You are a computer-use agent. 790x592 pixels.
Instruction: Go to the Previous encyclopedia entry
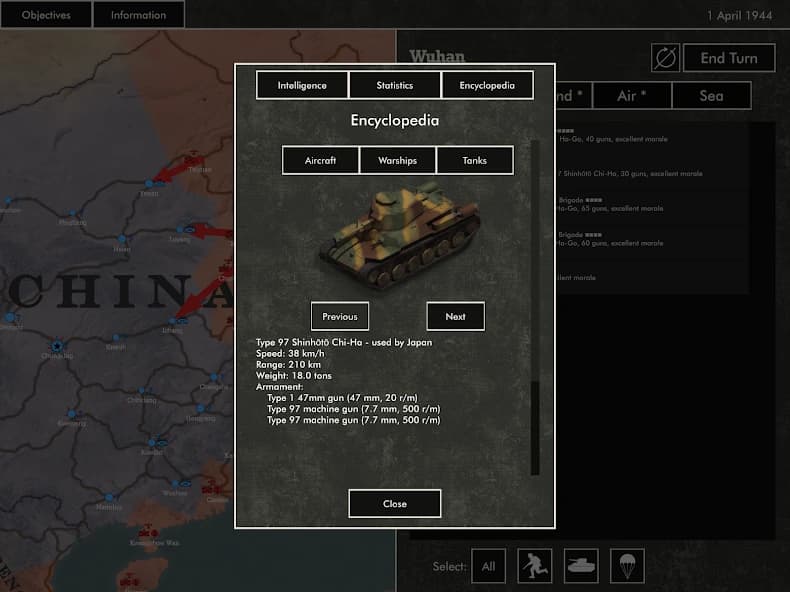[x=340, y=316]
